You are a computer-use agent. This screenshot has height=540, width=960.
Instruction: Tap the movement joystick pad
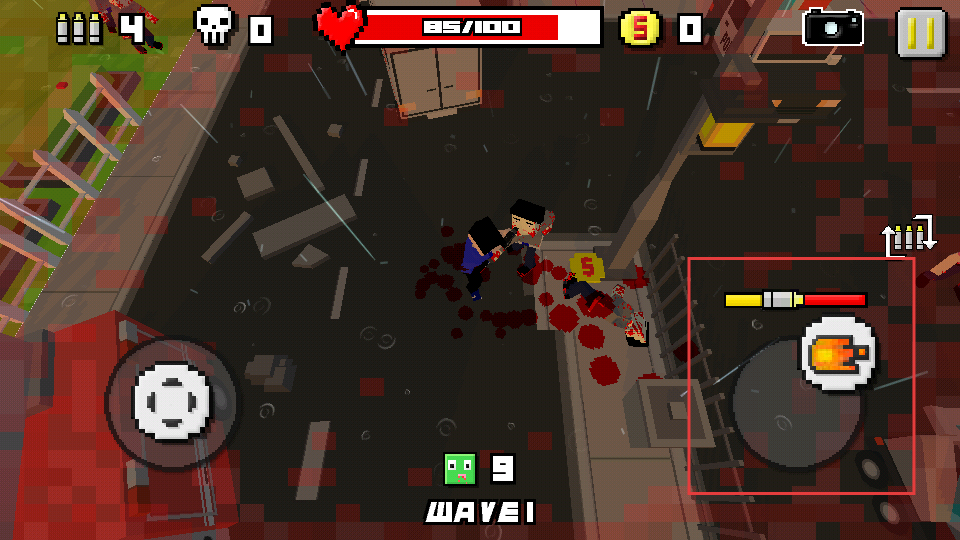[172, 401]
